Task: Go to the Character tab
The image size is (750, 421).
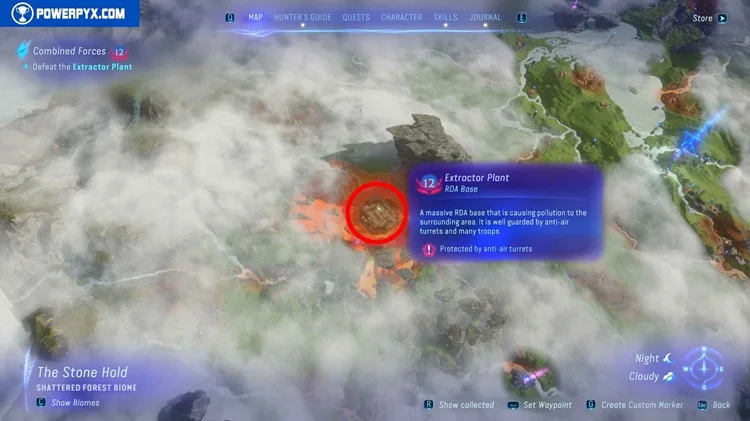Action: [x=401, y=17]
